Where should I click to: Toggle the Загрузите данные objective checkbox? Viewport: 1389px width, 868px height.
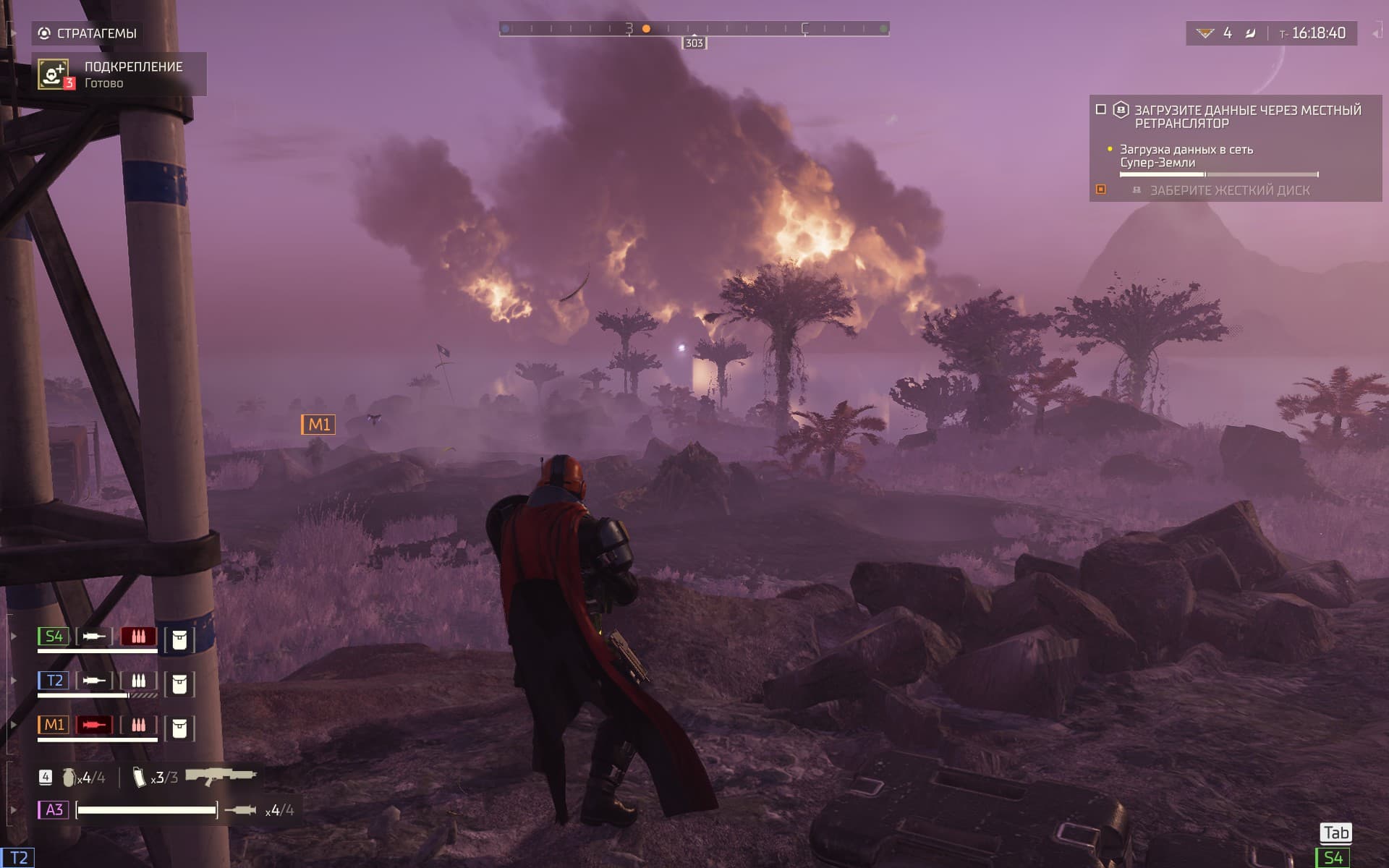click(1101, 109)
